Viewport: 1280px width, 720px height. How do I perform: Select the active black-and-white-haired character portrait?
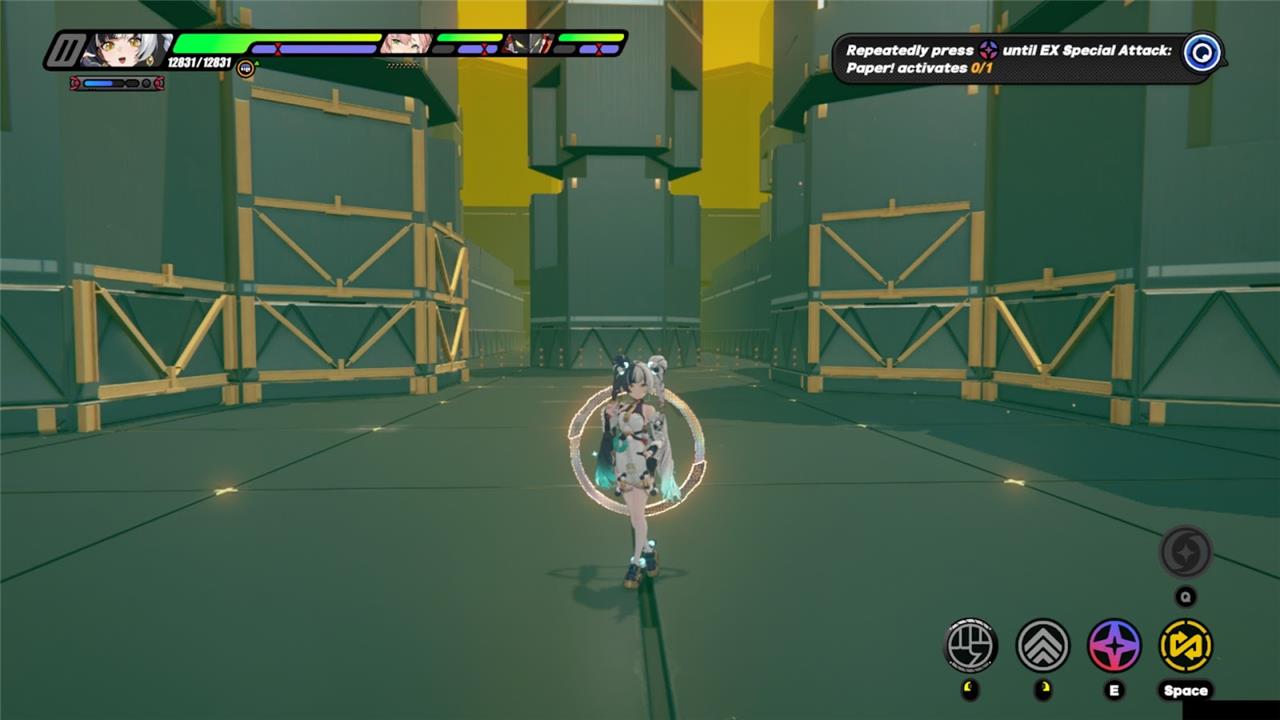coord(128,49)
